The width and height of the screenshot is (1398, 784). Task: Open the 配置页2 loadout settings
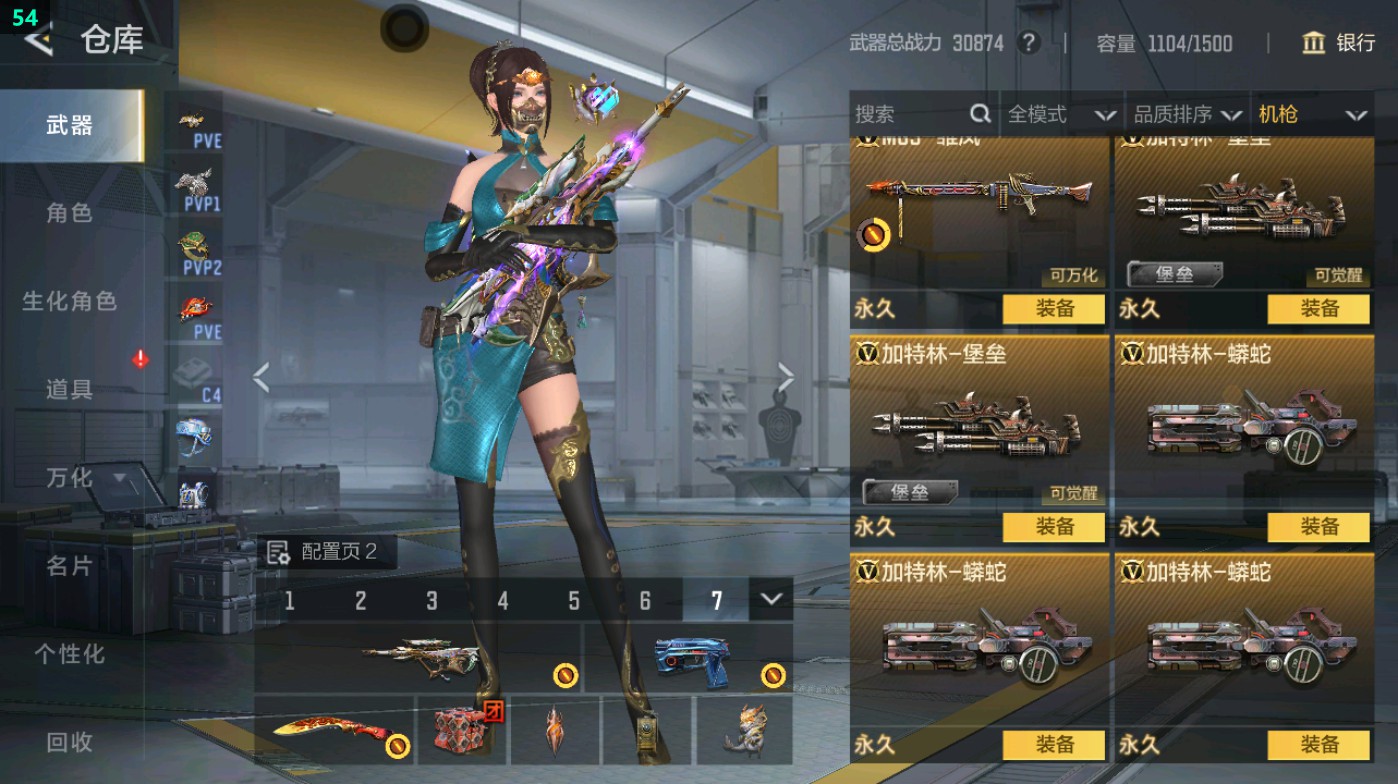325,552
